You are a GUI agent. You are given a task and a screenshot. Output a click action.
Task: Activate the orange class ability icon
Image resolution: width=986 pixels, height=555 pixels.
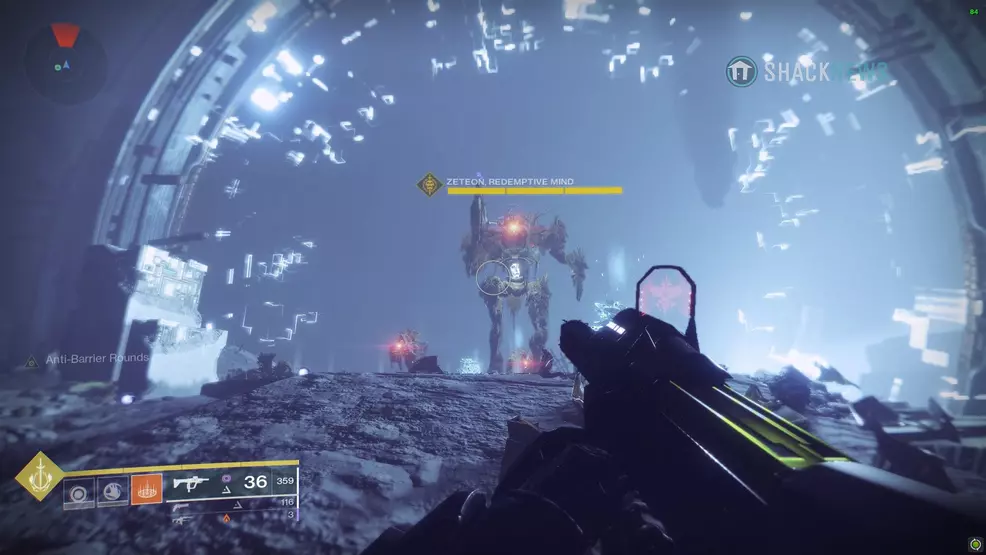coord(146,490)
